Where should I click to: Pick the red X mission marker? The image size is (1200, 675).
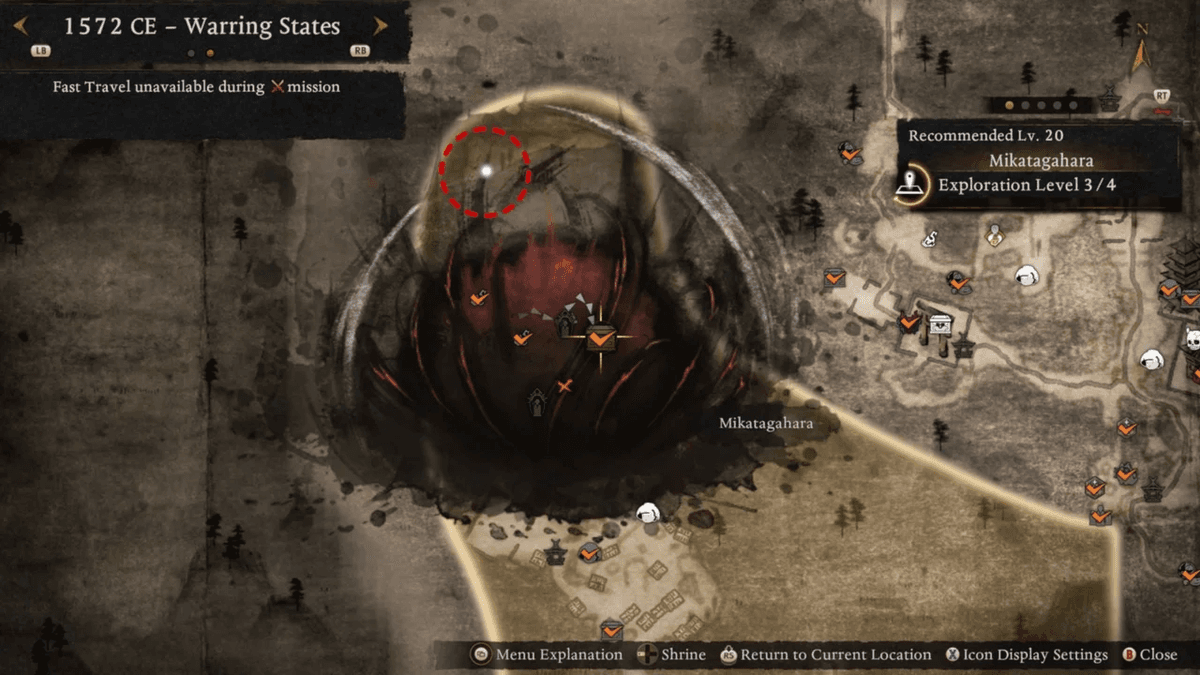pyautogui.click(x=565, y=386)
